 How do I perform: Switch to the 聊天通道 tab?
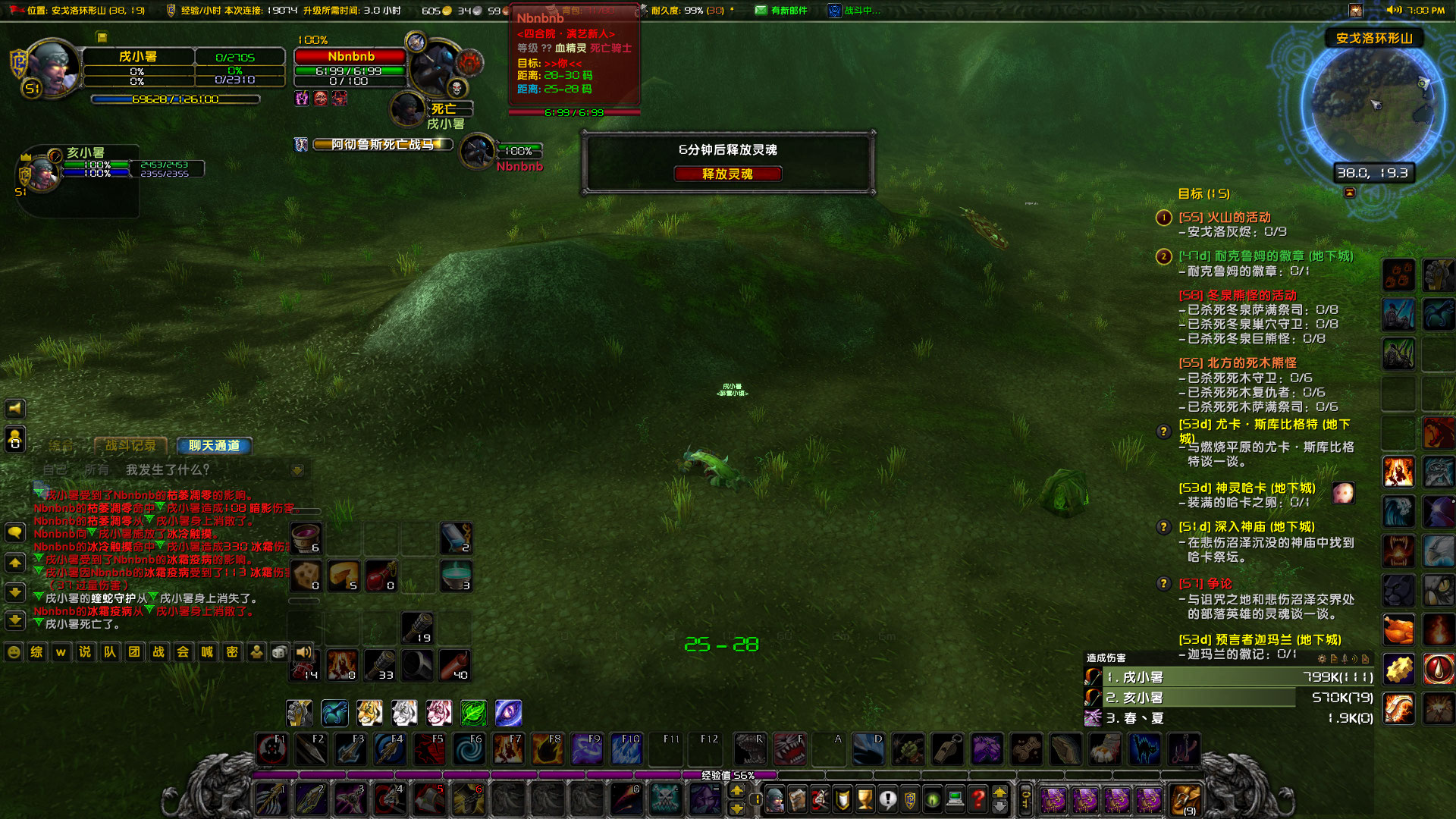pyautogui.click(x=215, y=446)
